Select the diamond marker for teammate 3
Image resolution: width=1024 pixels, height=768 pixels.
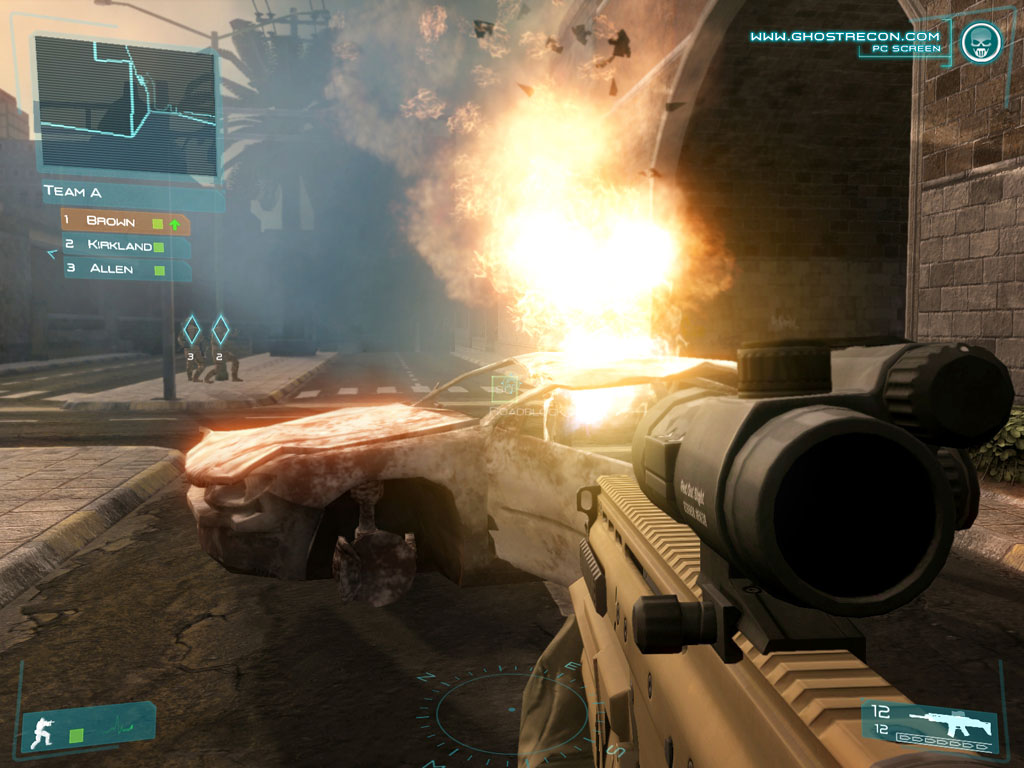coord(191,329)
